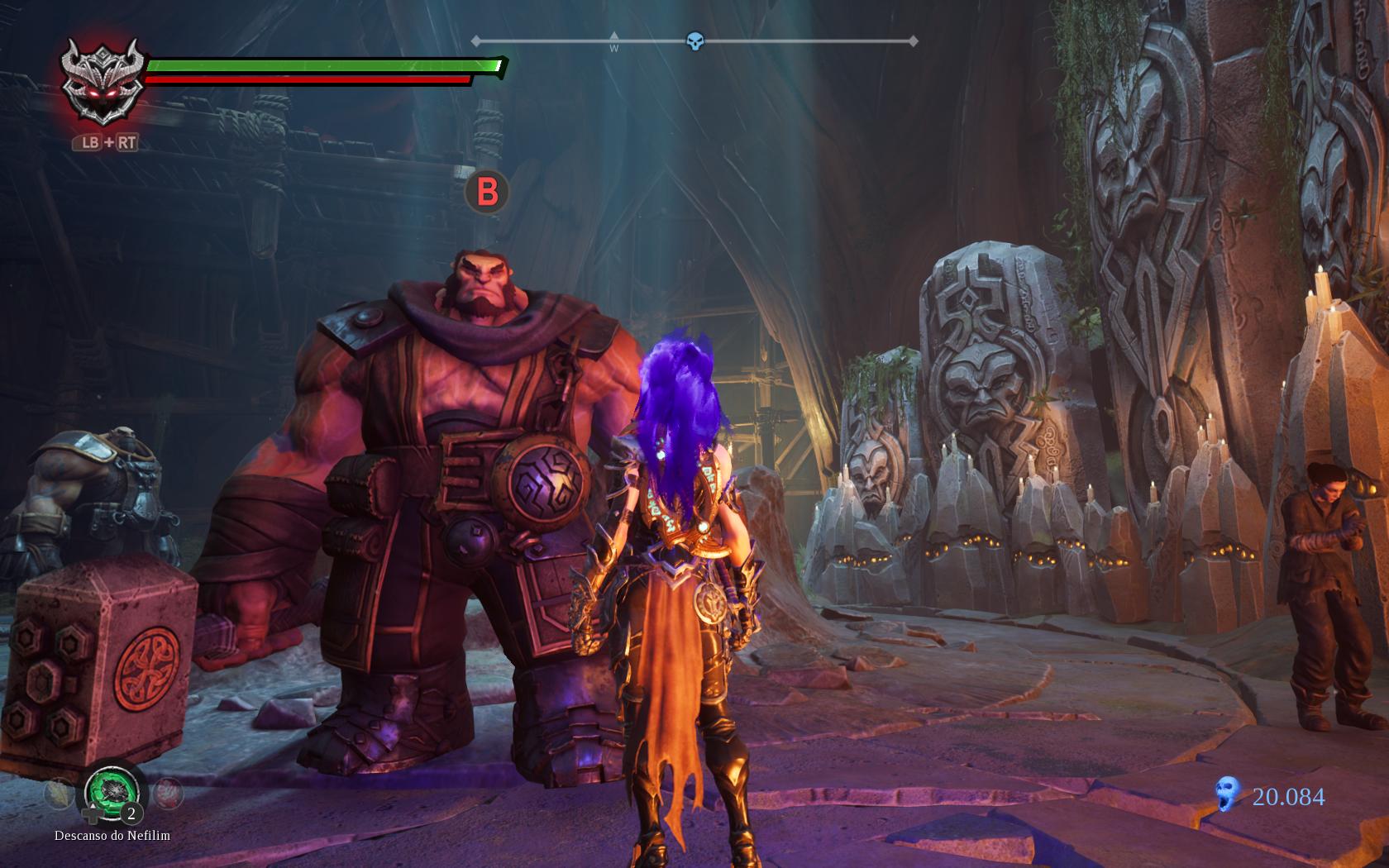Click the right diamond endpoint of the compass bar
This screenshot has height=868, width=1389.
tap(912, 38)
